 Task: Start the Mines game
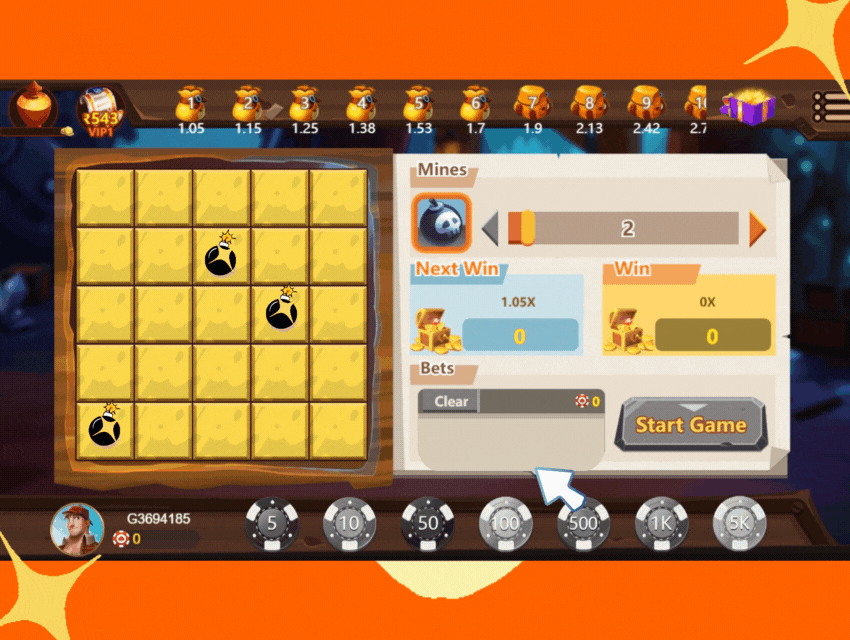pos(690,425)
